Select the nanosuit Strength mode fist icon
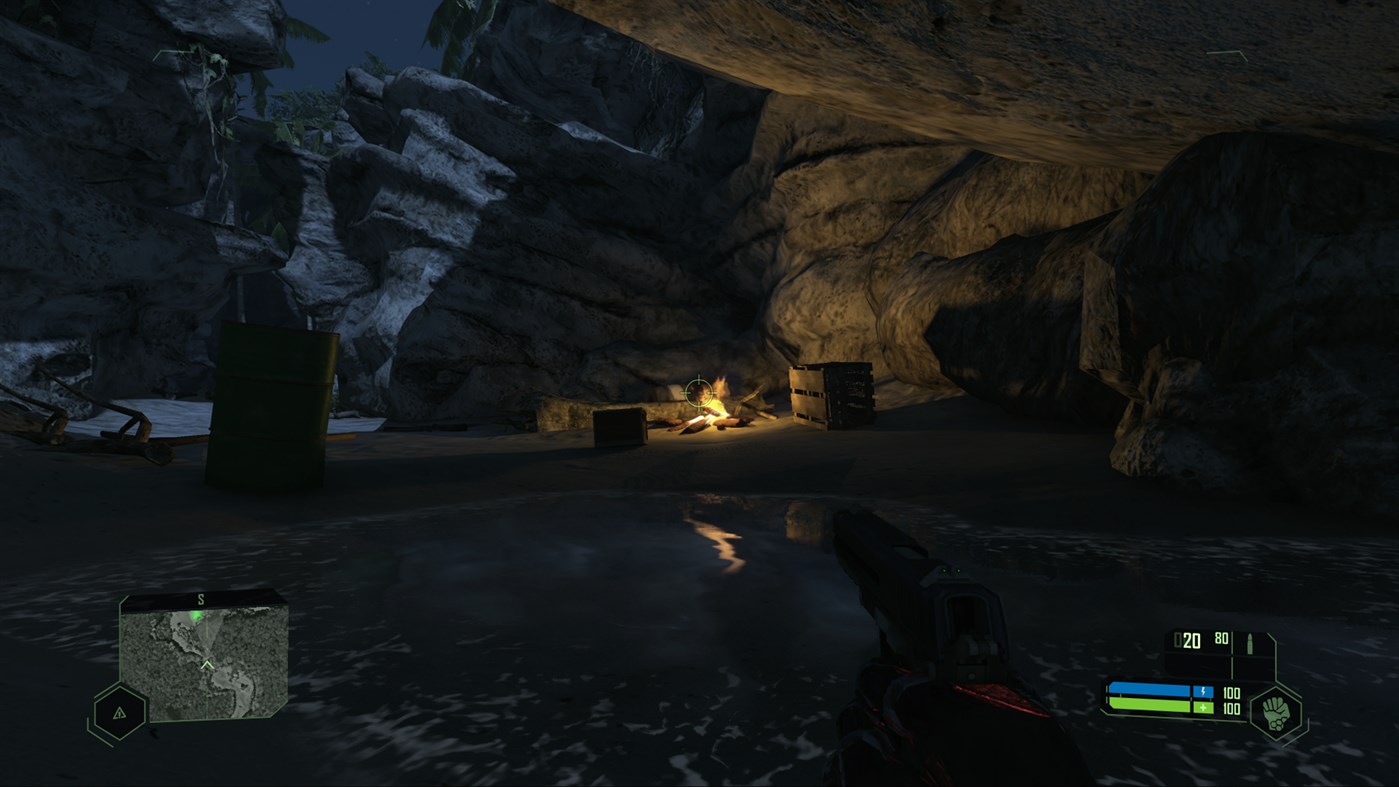Image resolution: width=1399 pixels, height=787 pixels. click(1274, 713)
